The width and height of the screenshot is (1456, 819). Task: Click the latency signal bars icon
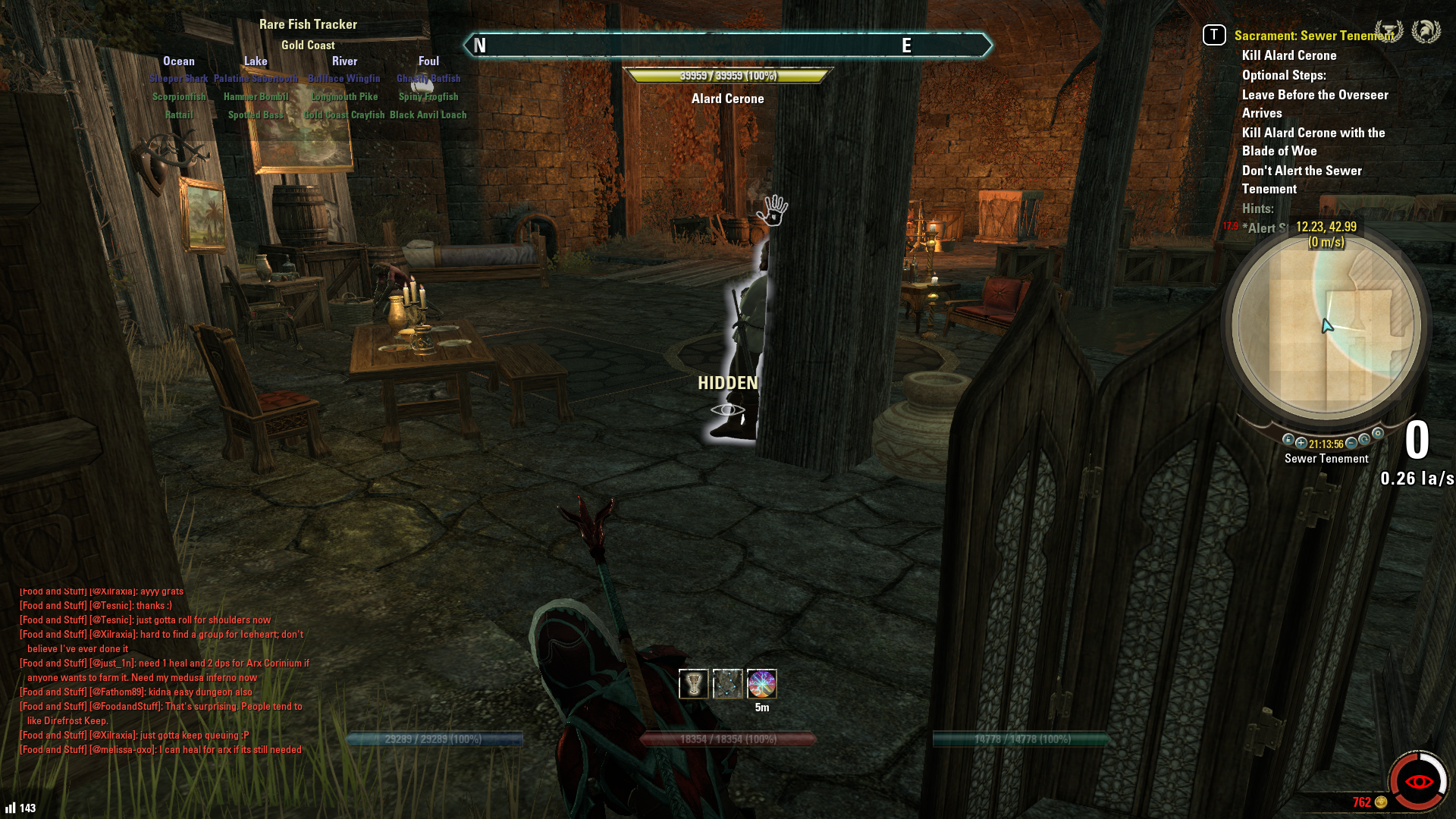click(11, 808)
